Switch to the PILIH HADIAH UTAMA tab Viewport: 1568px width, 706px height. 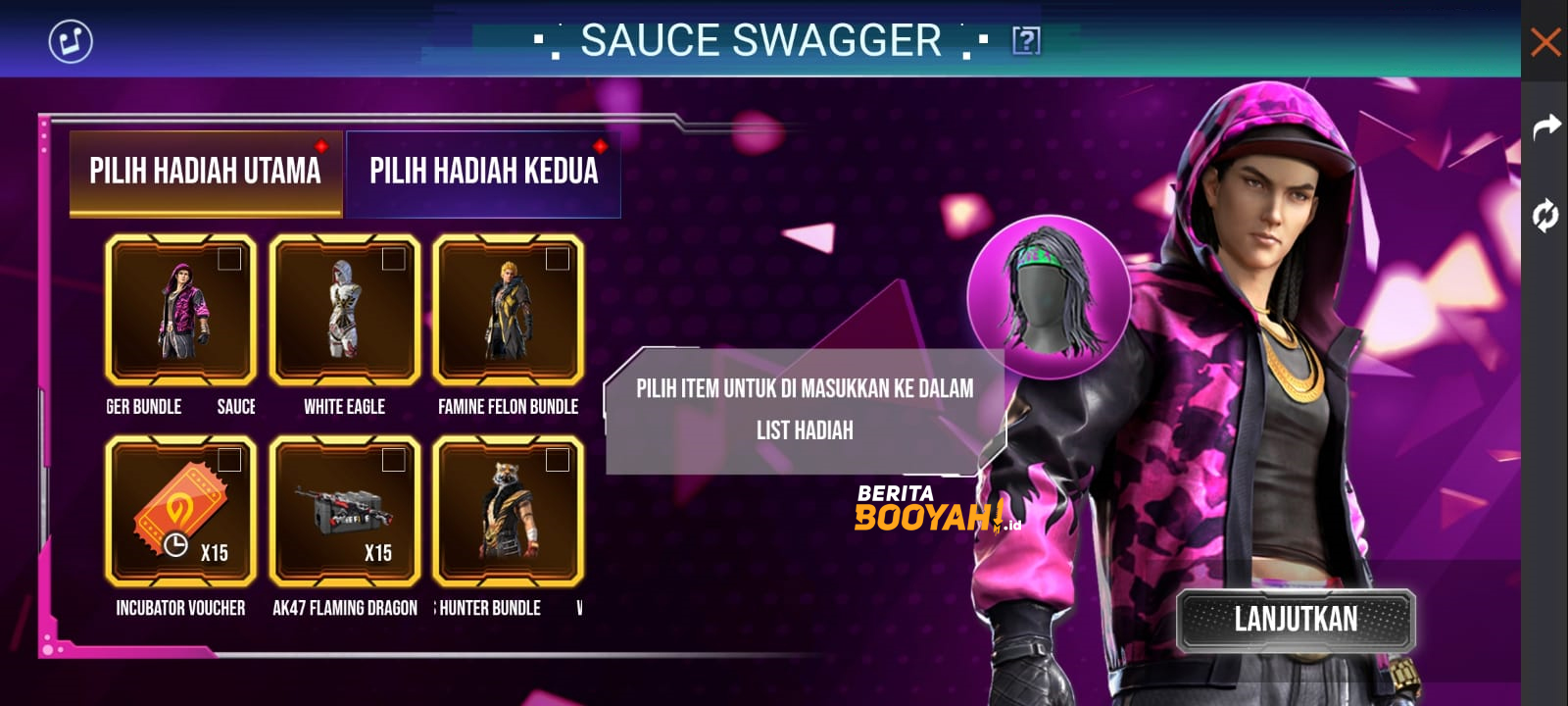[x=206, y=171]
